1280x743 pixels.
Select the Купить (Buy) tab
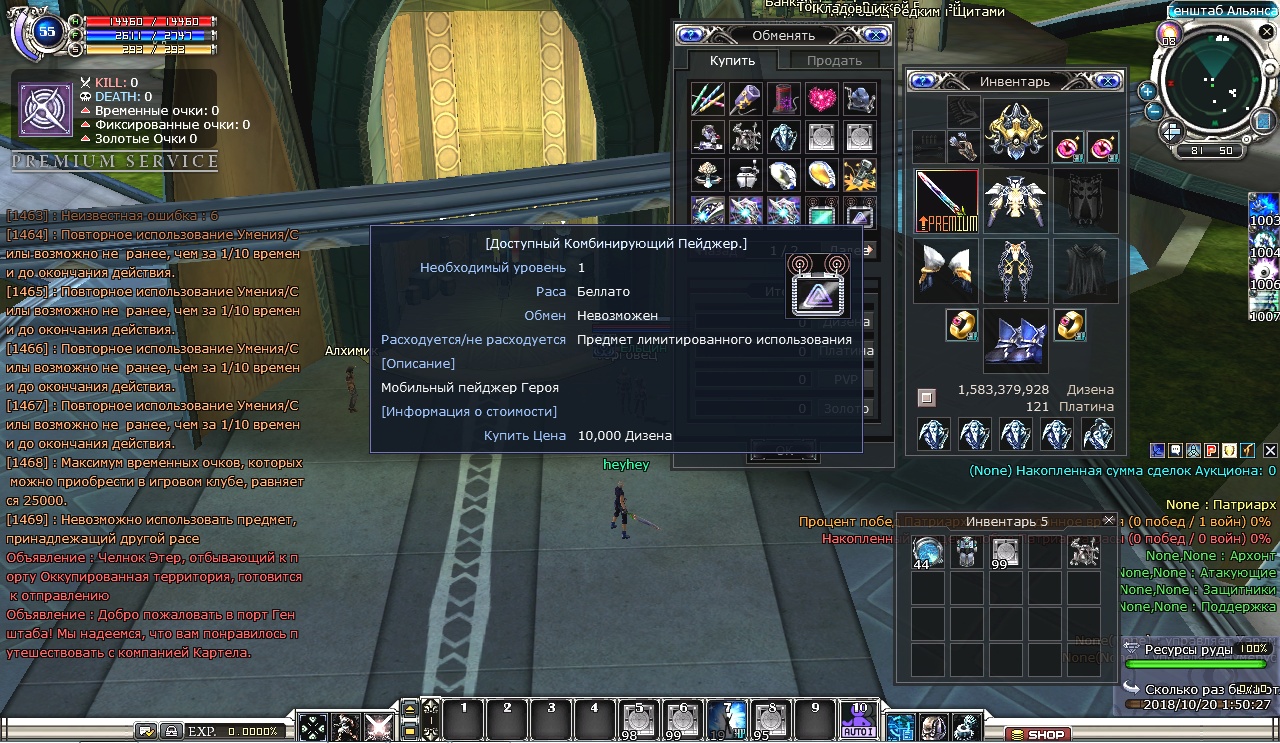pyautogui.click(x=732, y=61)
